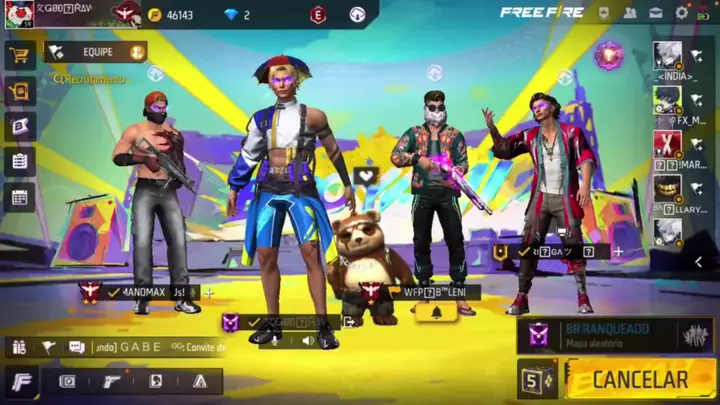Click the yellow bell notification button

436,313
